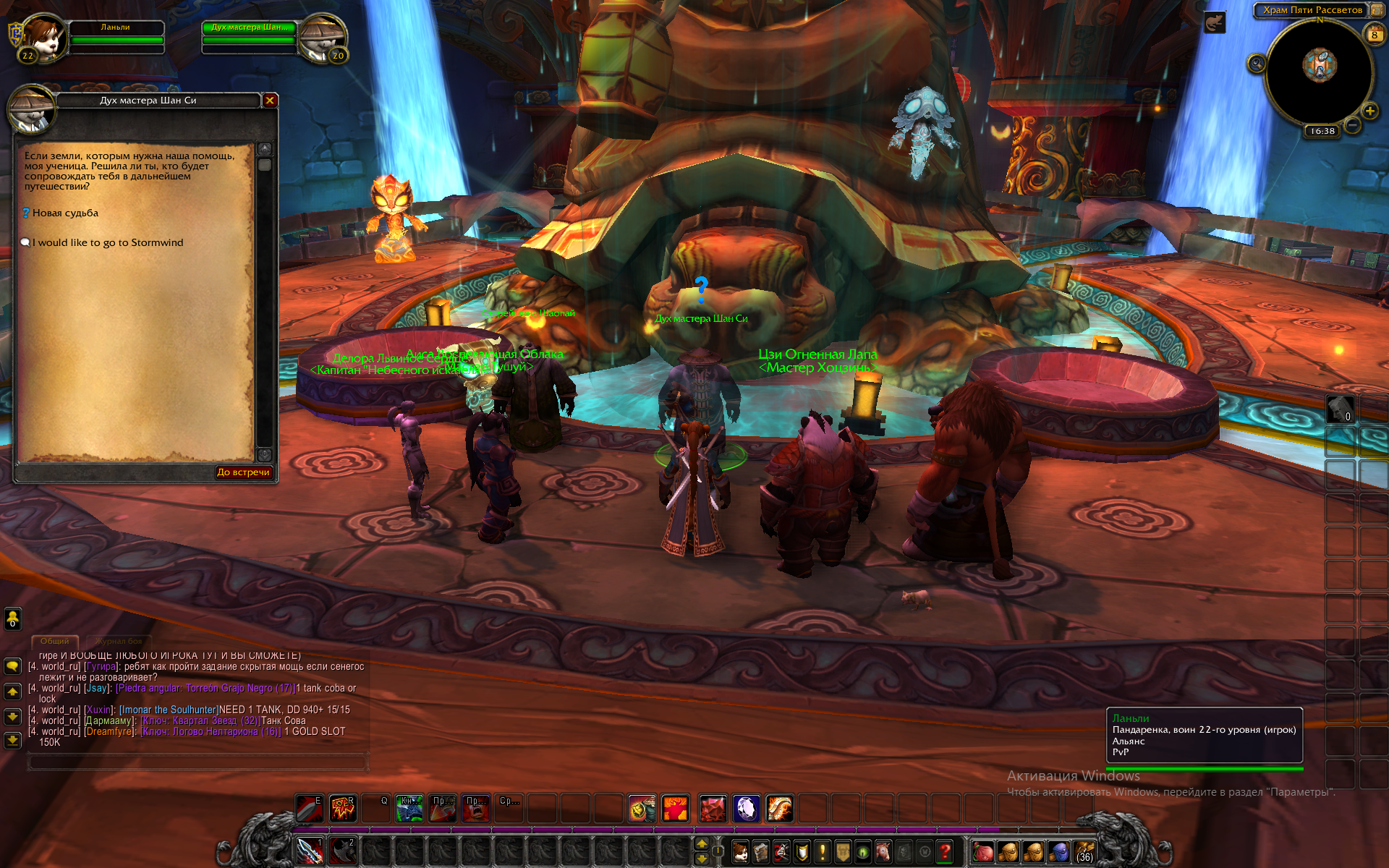Zoom in the minimap with plus button
The height and width of the screenshot is (868, 1389).
[1369, 111]
